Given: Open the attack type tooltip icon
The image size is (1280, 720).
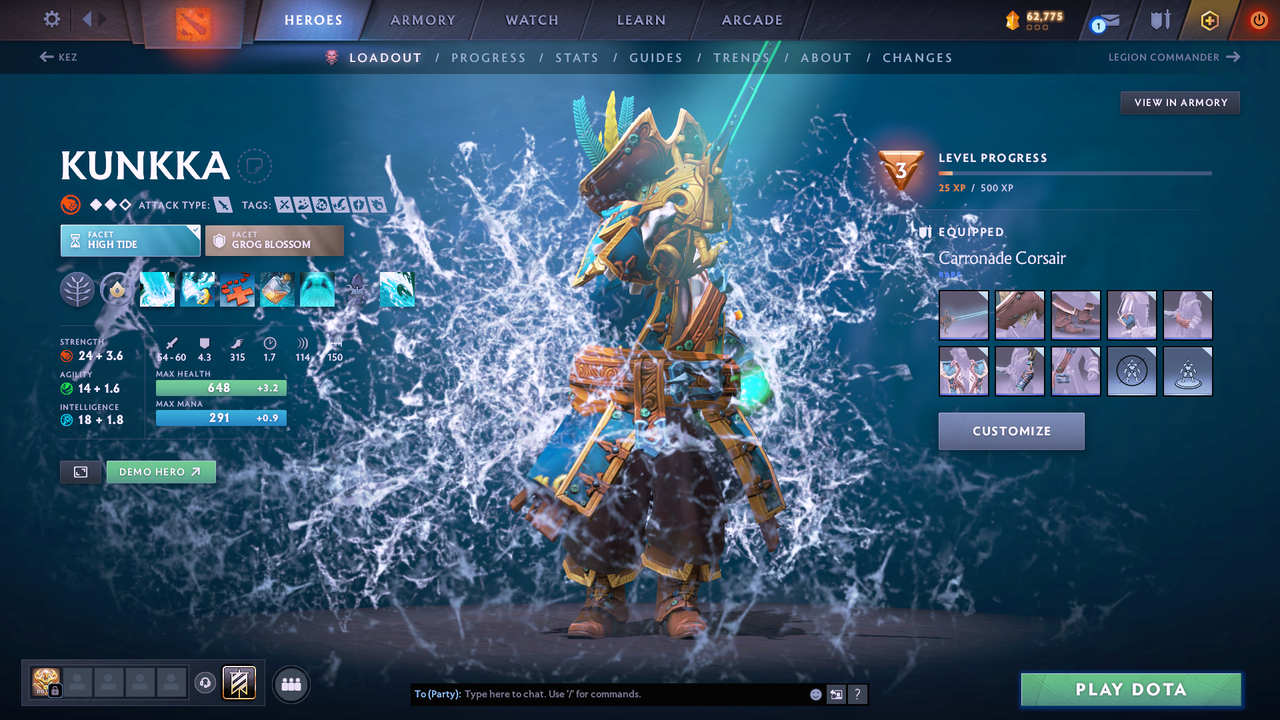Looking at the screenshot, I should (x=222, y=204).
